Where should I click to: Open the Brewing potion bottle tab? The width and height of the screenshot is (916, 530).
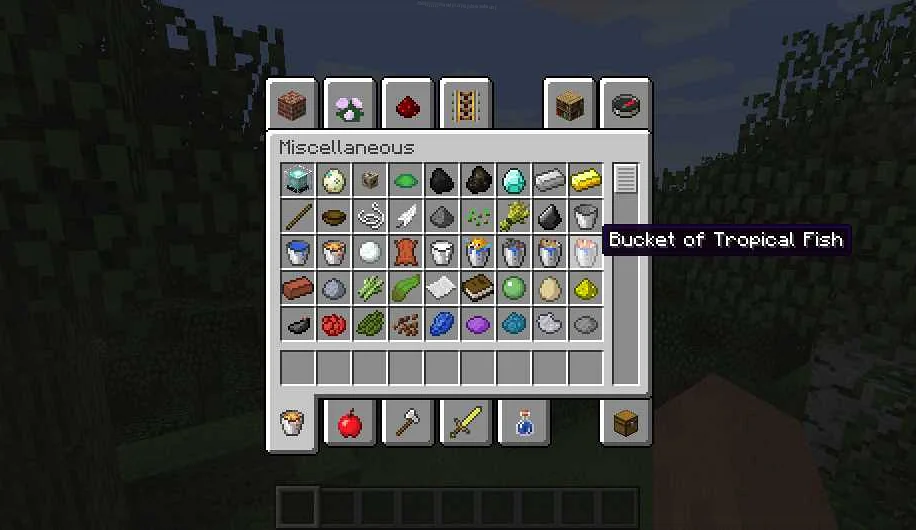click(x=524, y=424)
